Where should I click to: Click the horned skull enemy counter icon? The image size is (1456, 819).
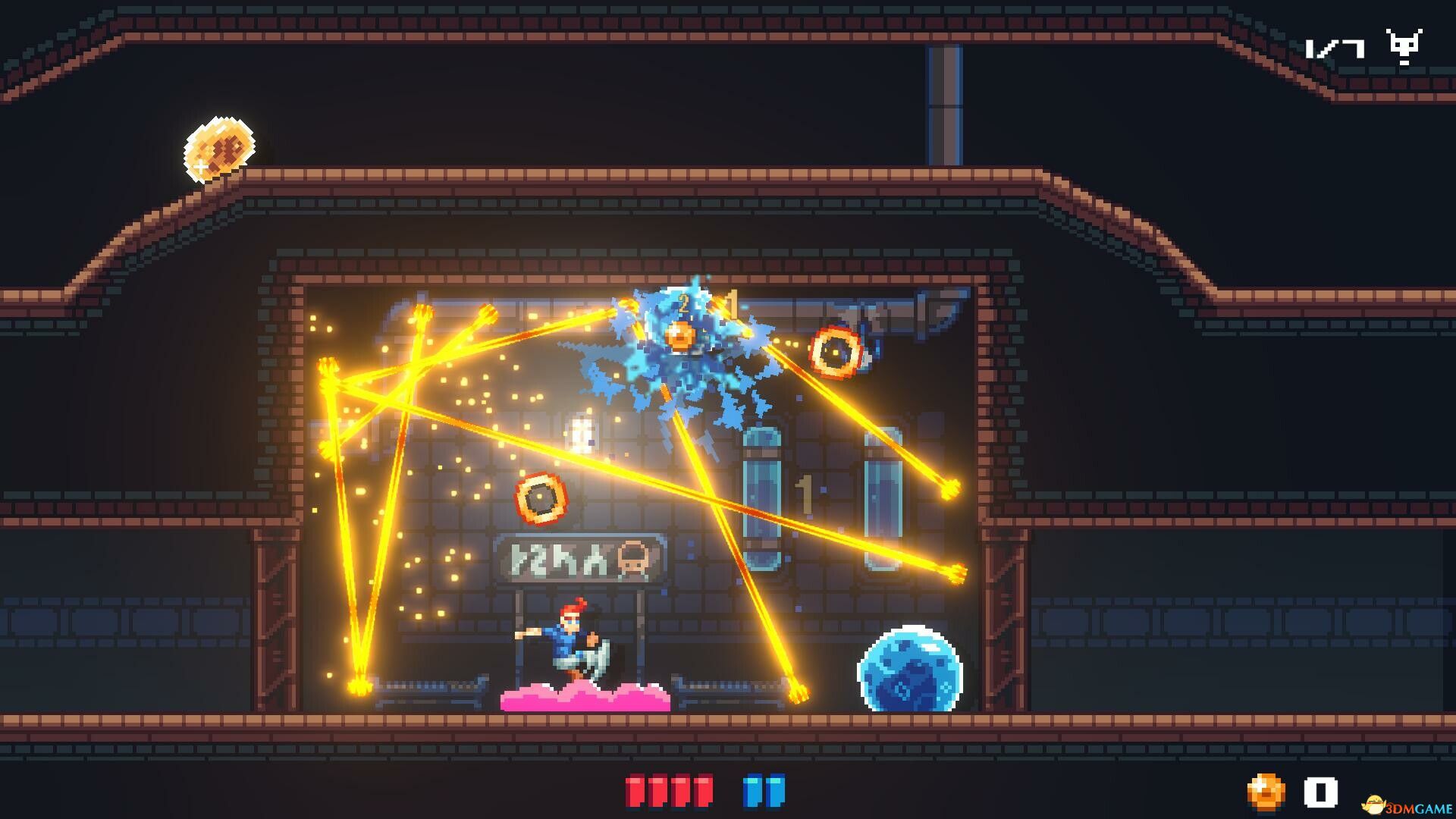click(1404, 47)
